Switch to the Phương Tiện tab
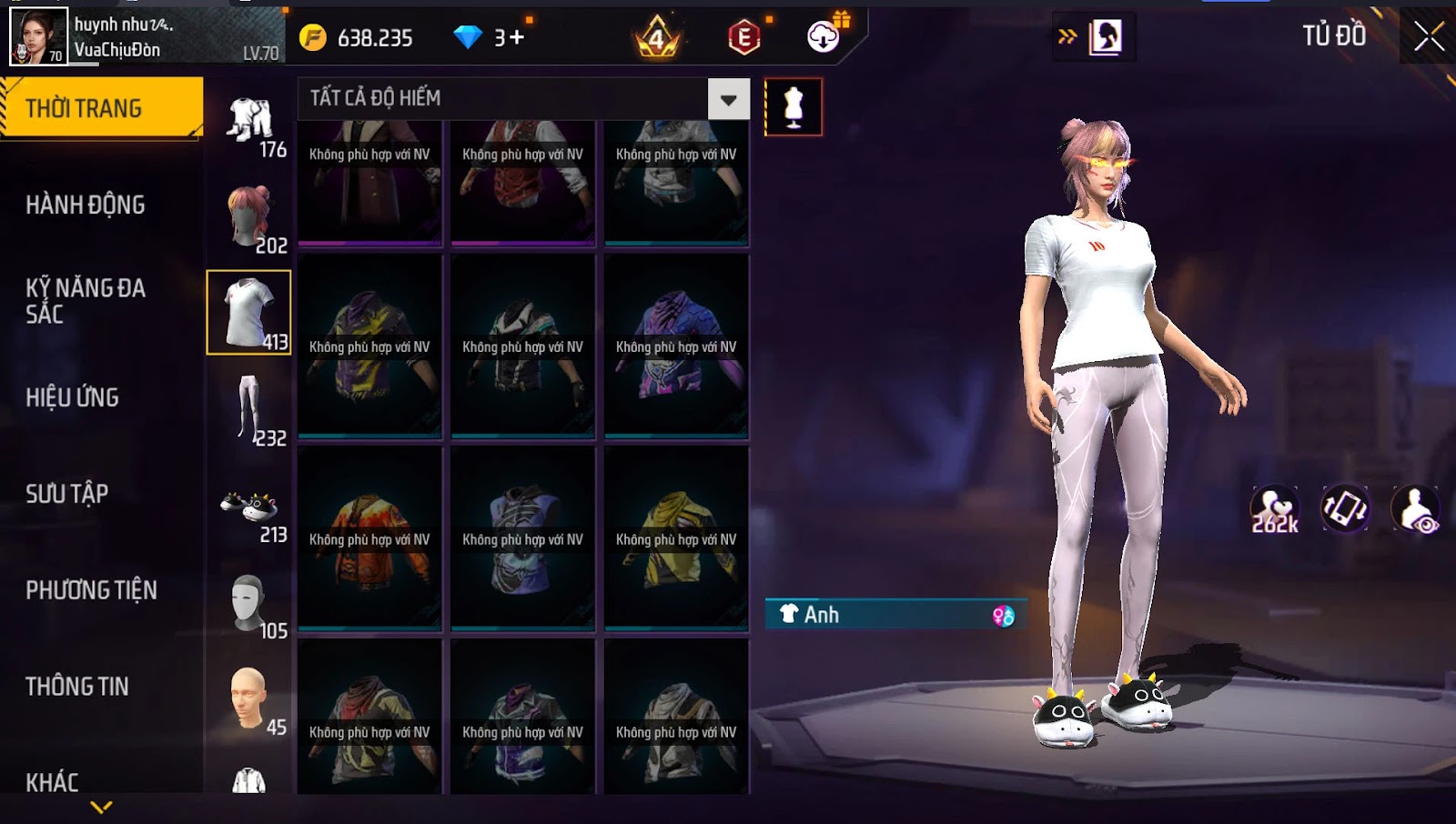 click(91, 590)
